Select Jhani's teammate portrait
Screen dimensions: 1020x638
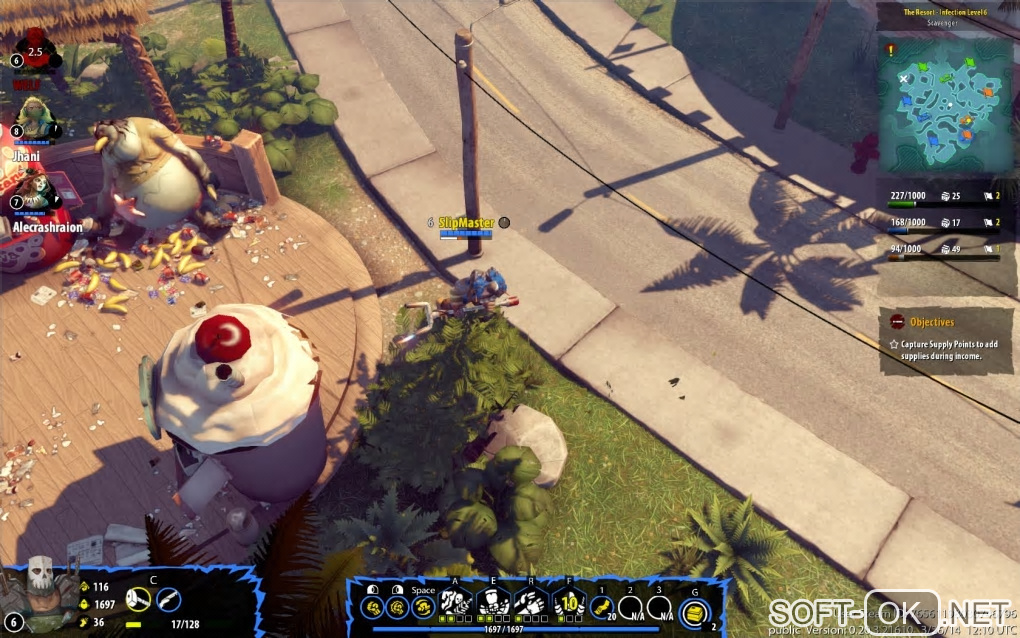click(34, 118)
